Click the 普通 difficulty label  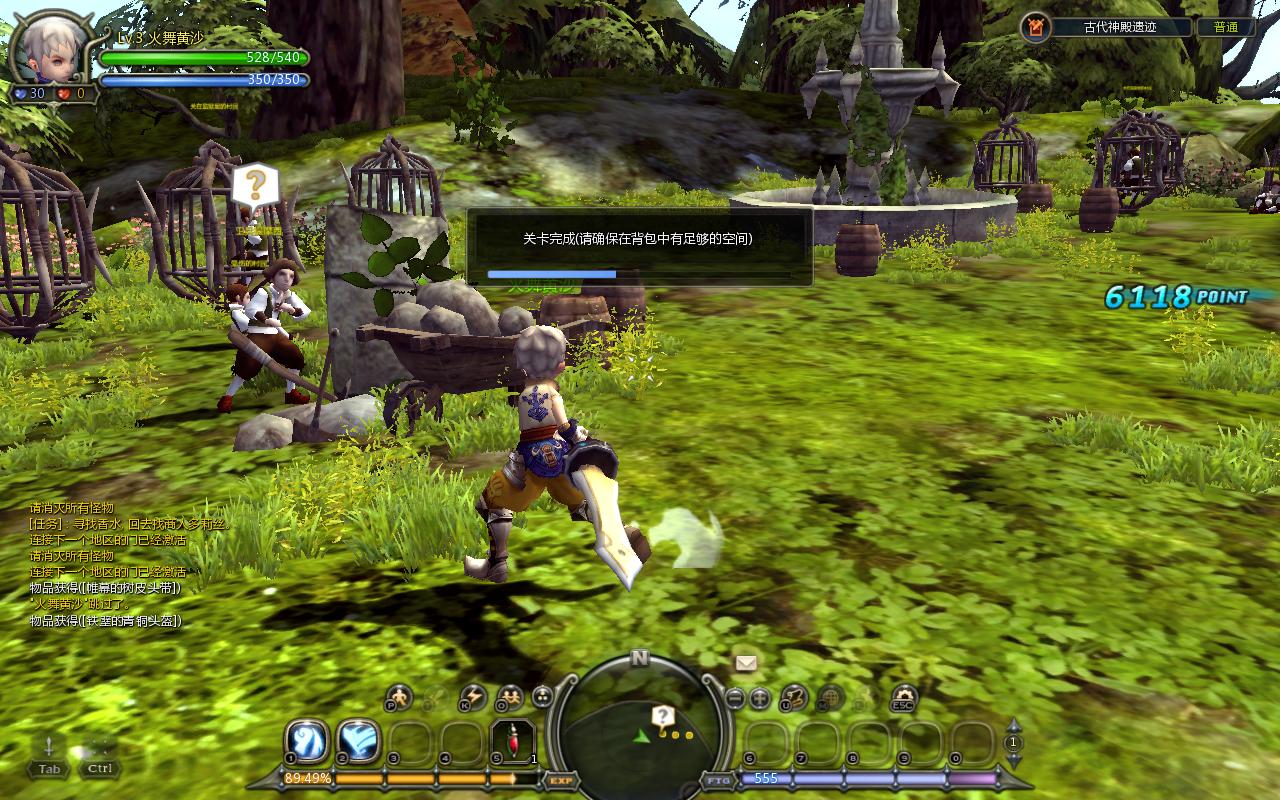(x=1226, y=27)
